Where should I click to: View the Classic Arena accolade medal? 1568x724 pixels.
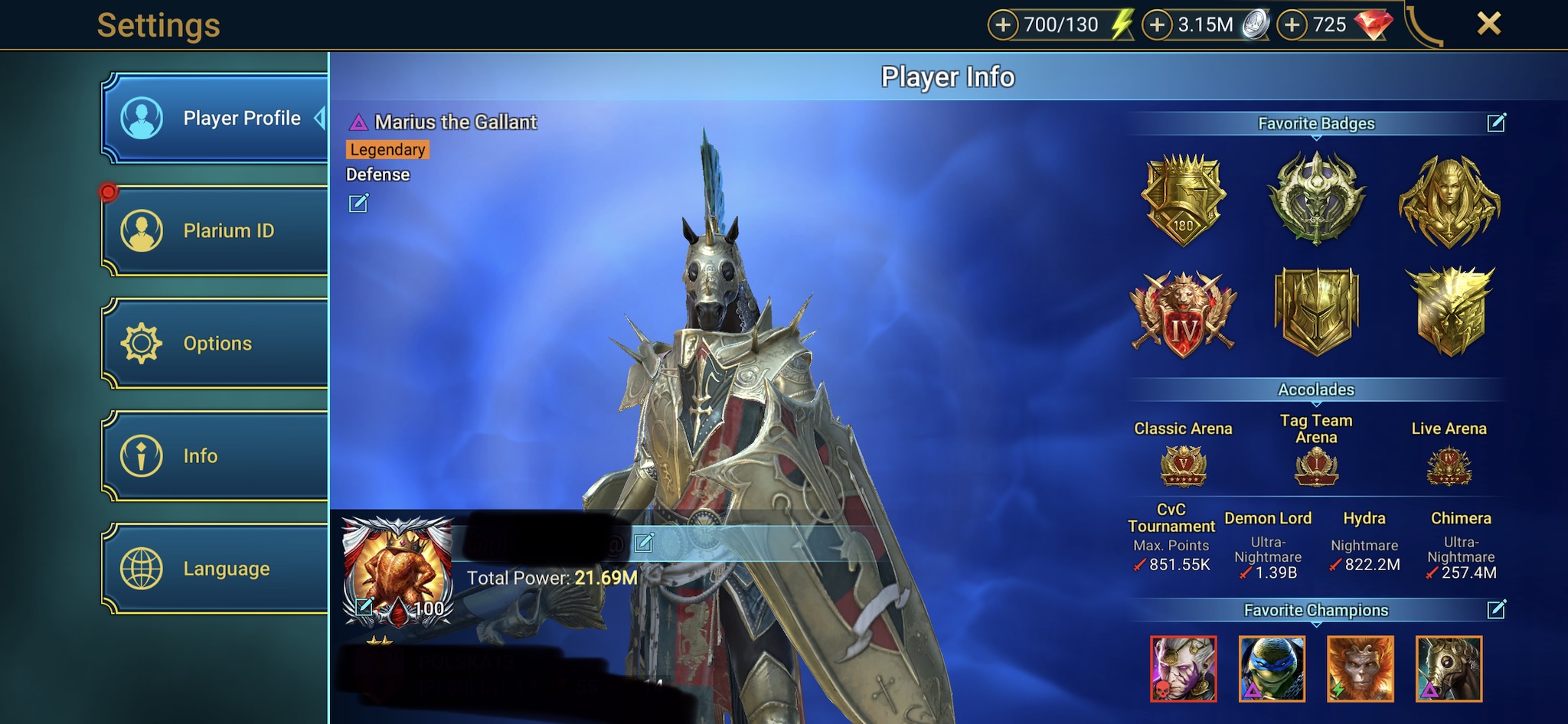[1183, 465]
